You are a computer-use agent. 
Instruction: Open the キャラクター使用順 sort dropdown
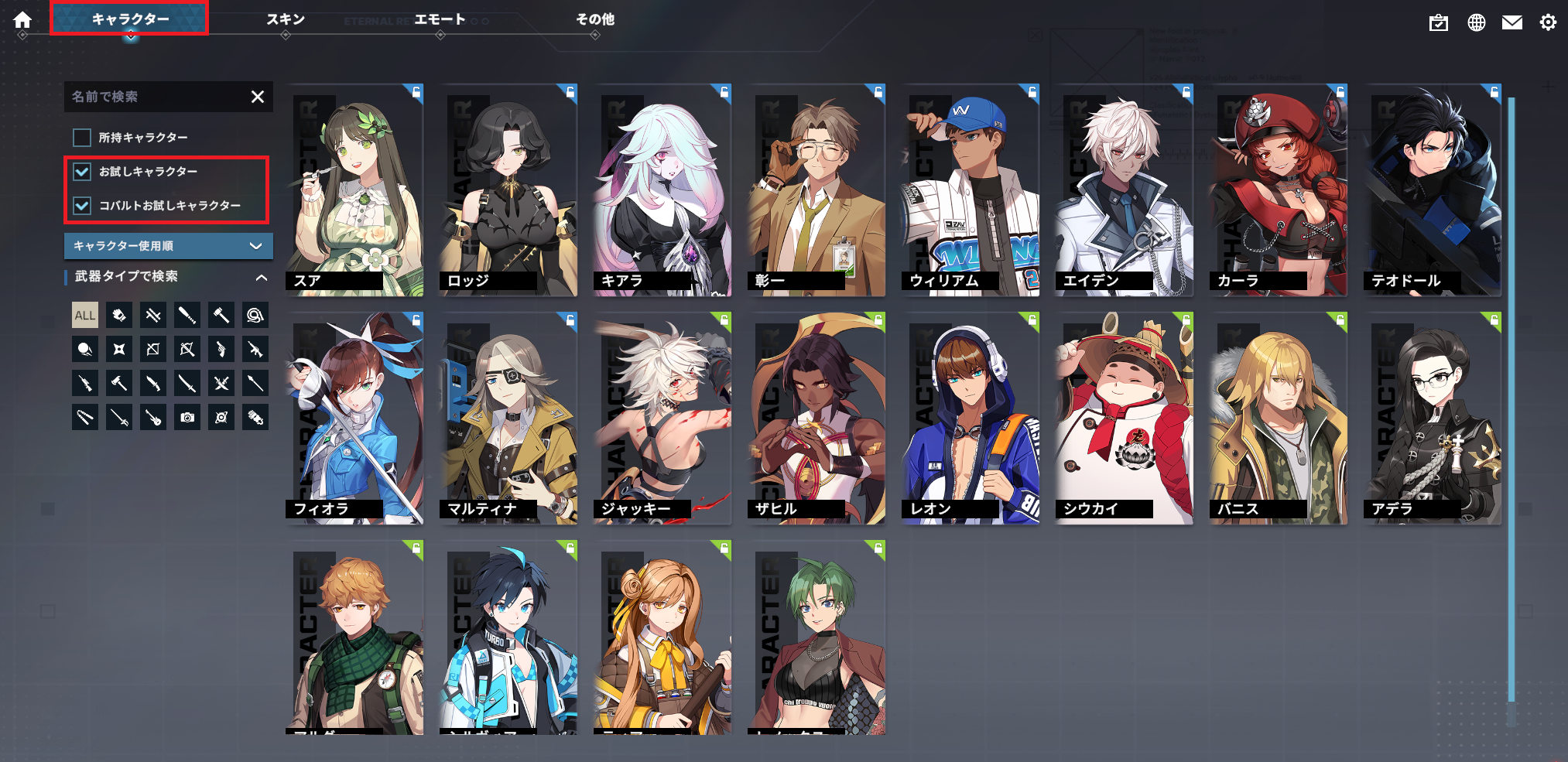click(x=168, y=246)
